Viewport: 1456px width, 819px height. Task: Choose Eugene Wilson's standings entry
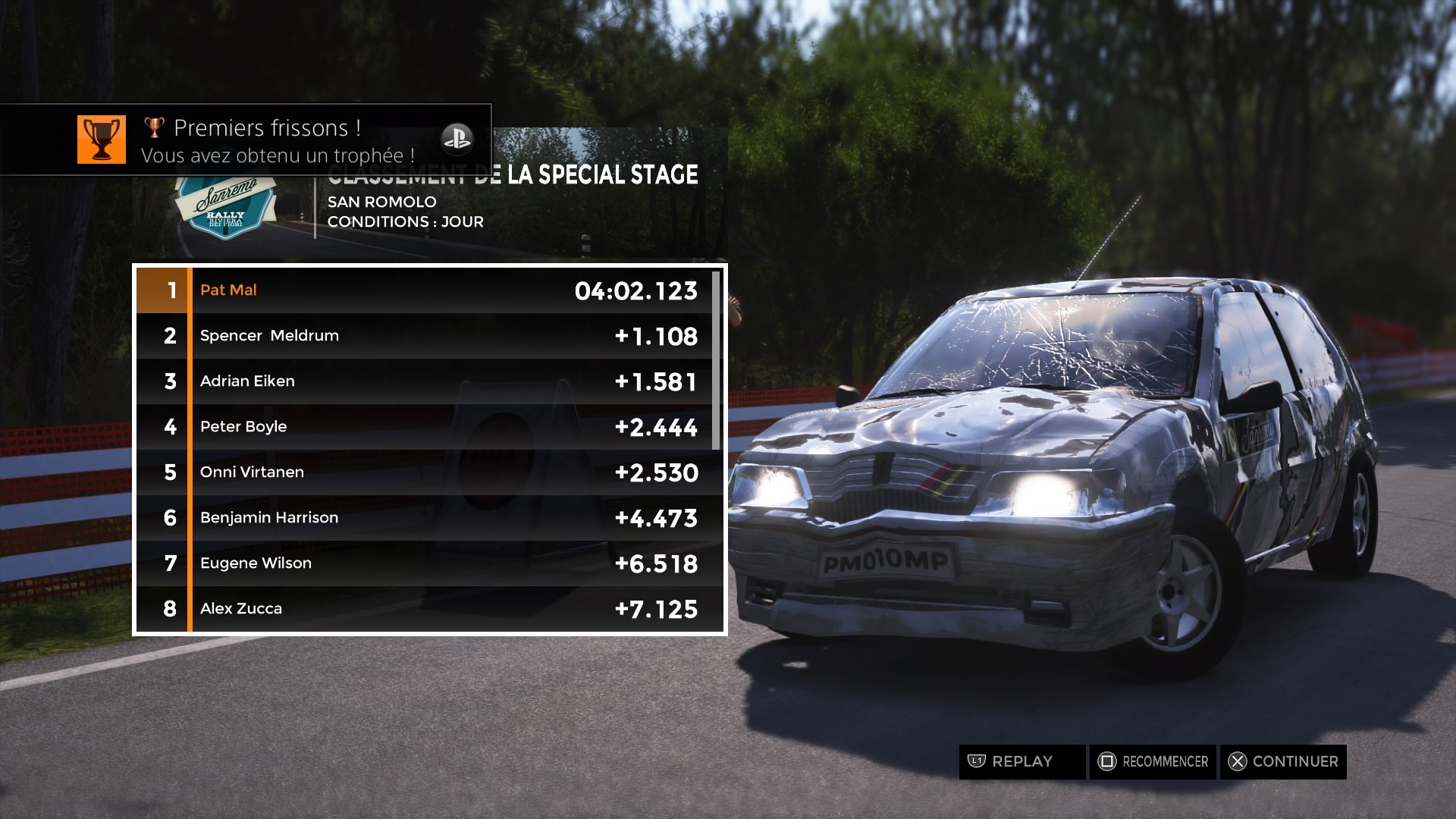click(428, 563)
